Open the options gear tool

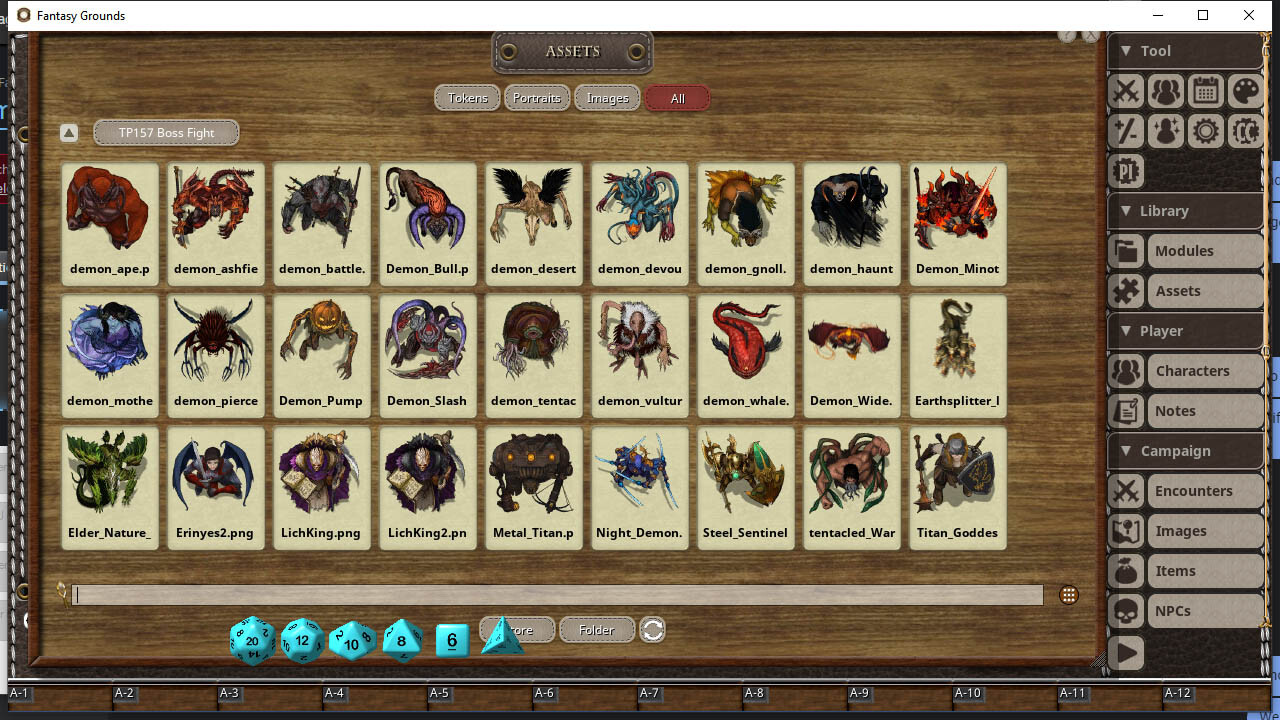(x=1205, y=131)
